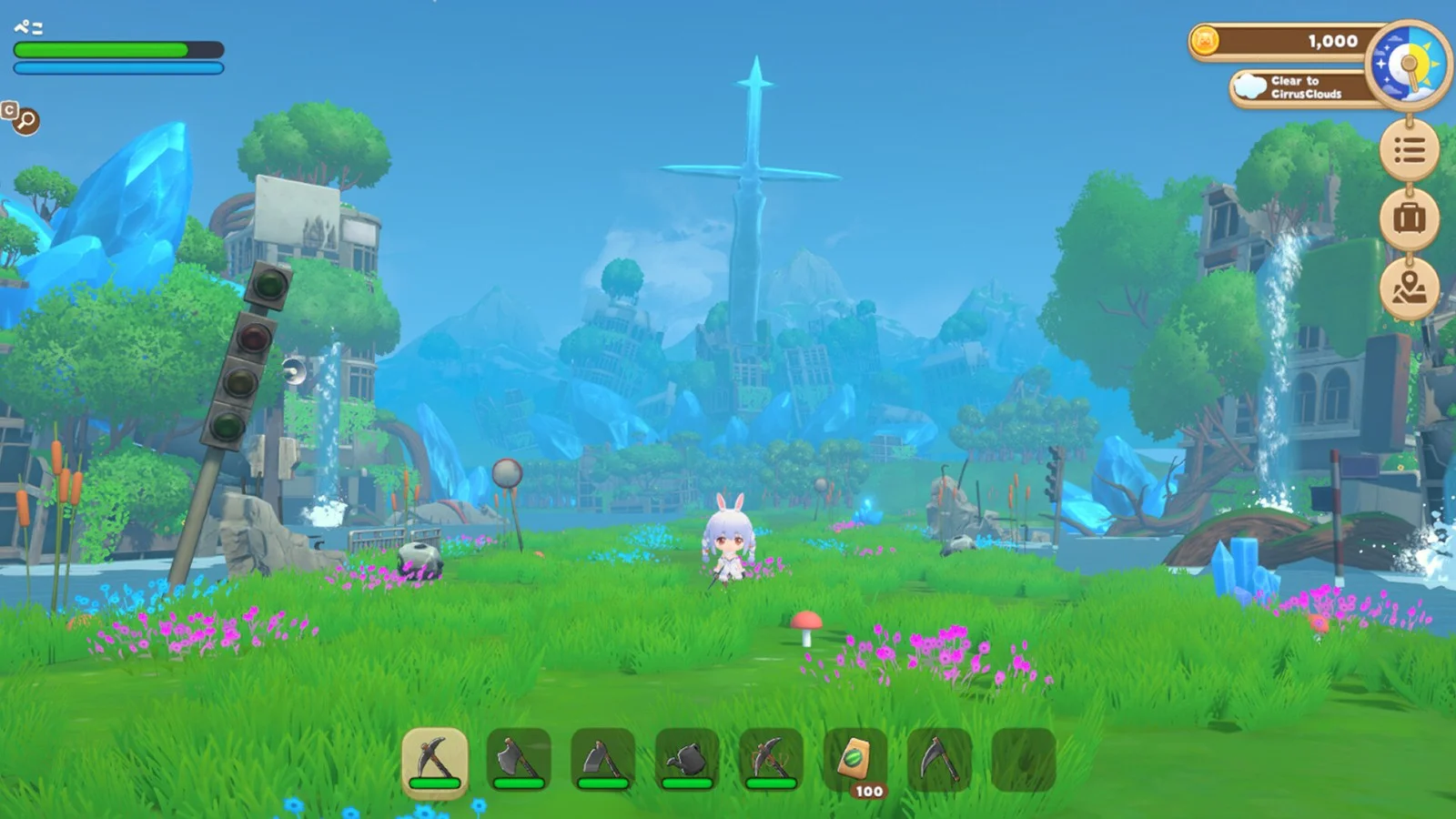Select the second pickaxe hotbar slot
The height and width of the screenshot is (819, 1456).
tap(769, 763)
